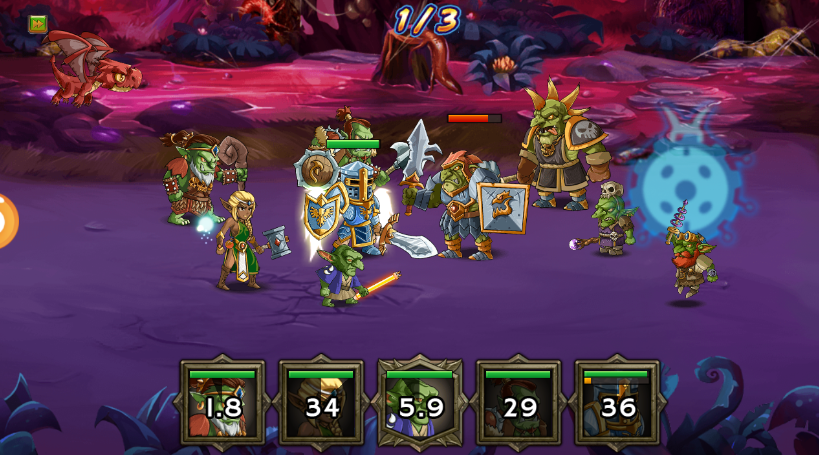The image size is (819, 455).
Task: Select the blonde elf hero portrait
Action: pyautogui.click(x=321, y=404)
